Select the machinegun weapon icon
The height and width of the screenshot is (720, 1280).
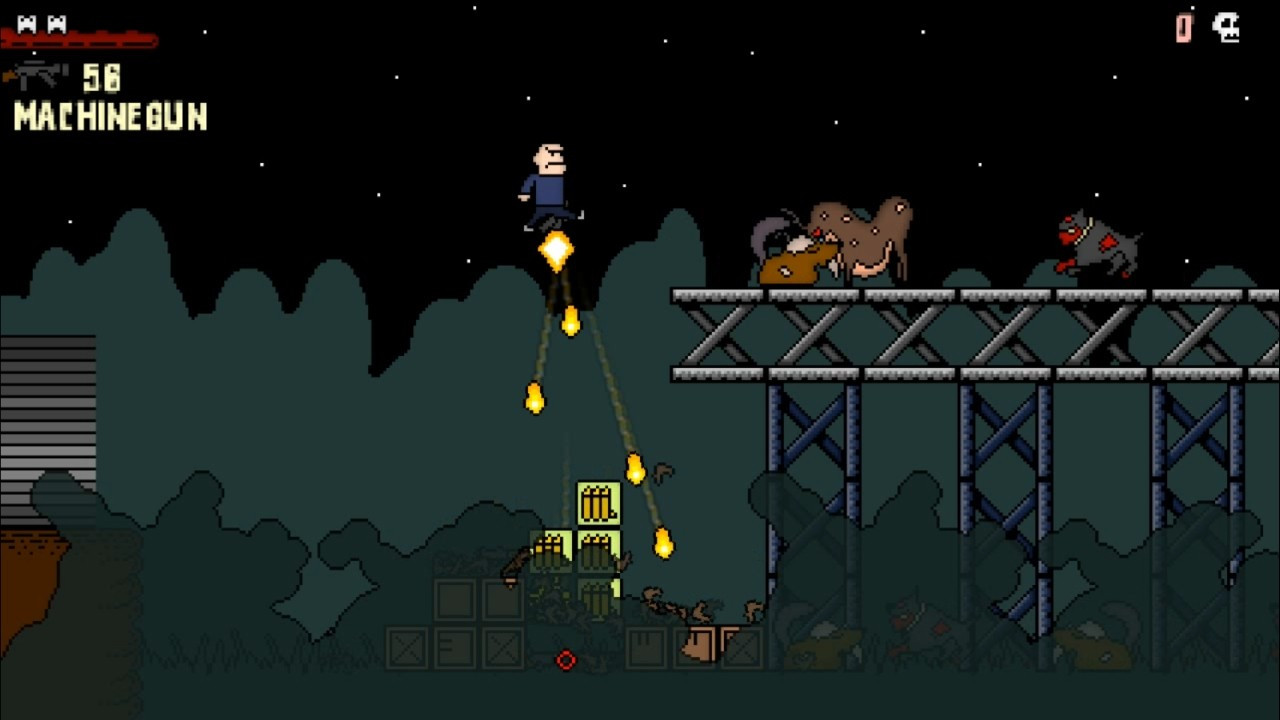(x=36, y=76)
